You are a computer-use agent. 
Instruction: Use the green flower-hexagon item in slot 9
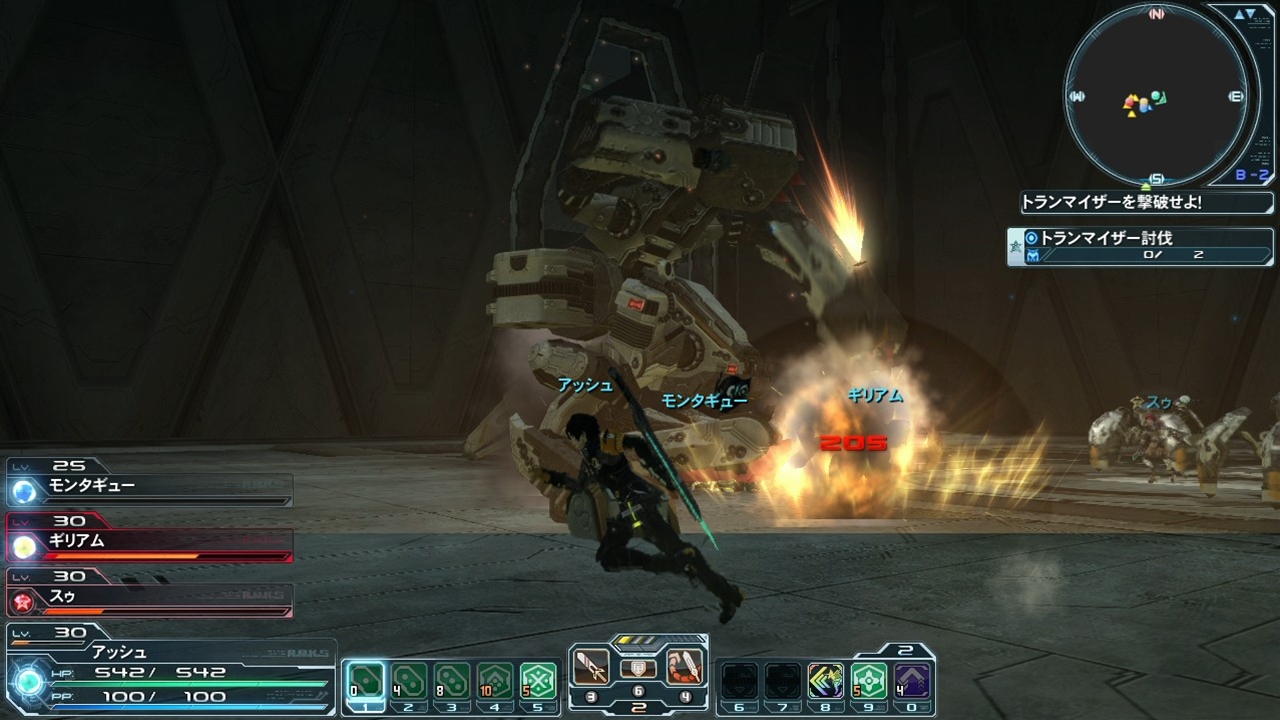[870, 681]
